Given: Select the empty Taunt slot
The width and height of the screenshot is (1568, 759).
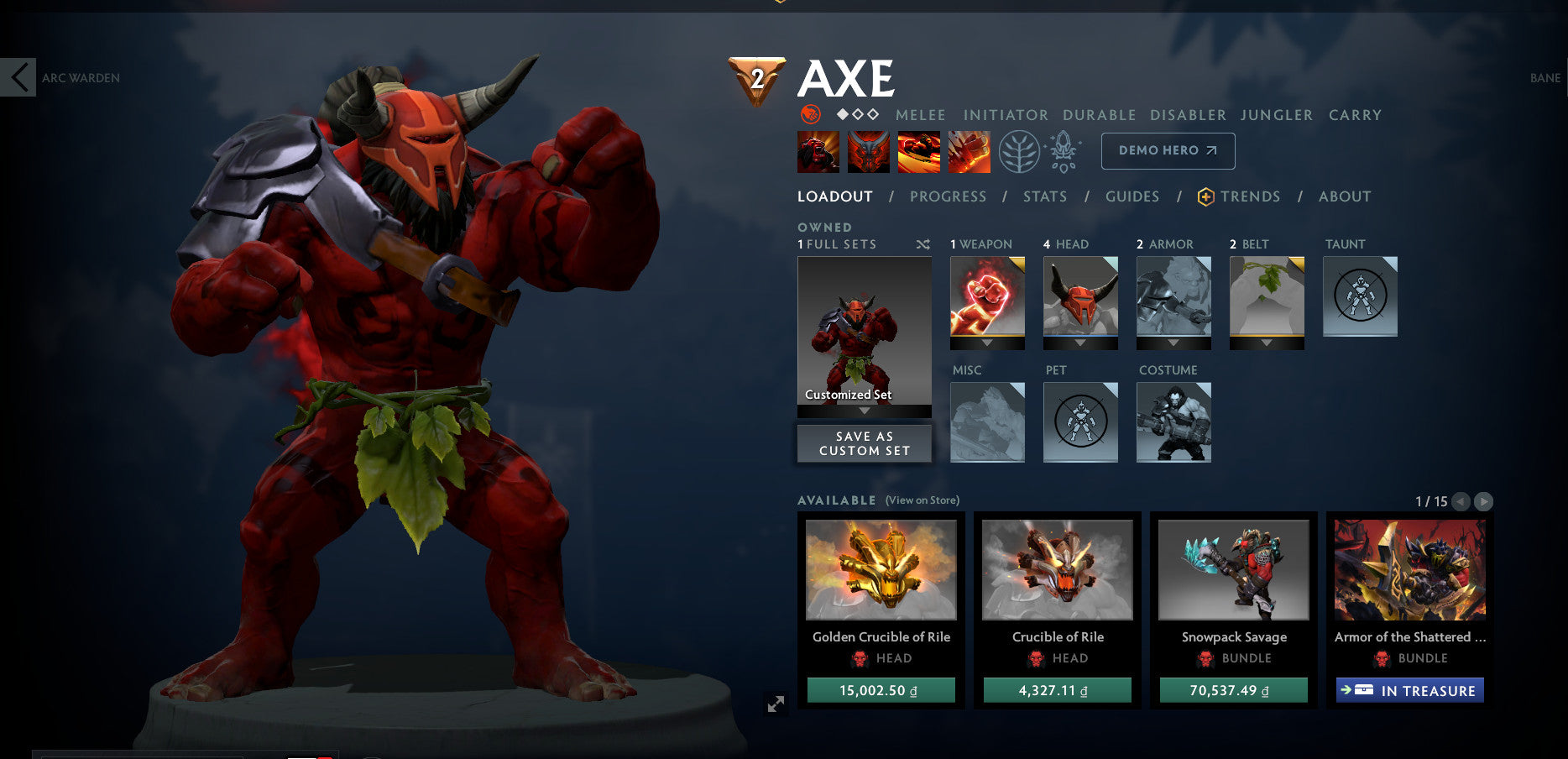Looking at the screenshot, I should 1360,296.
